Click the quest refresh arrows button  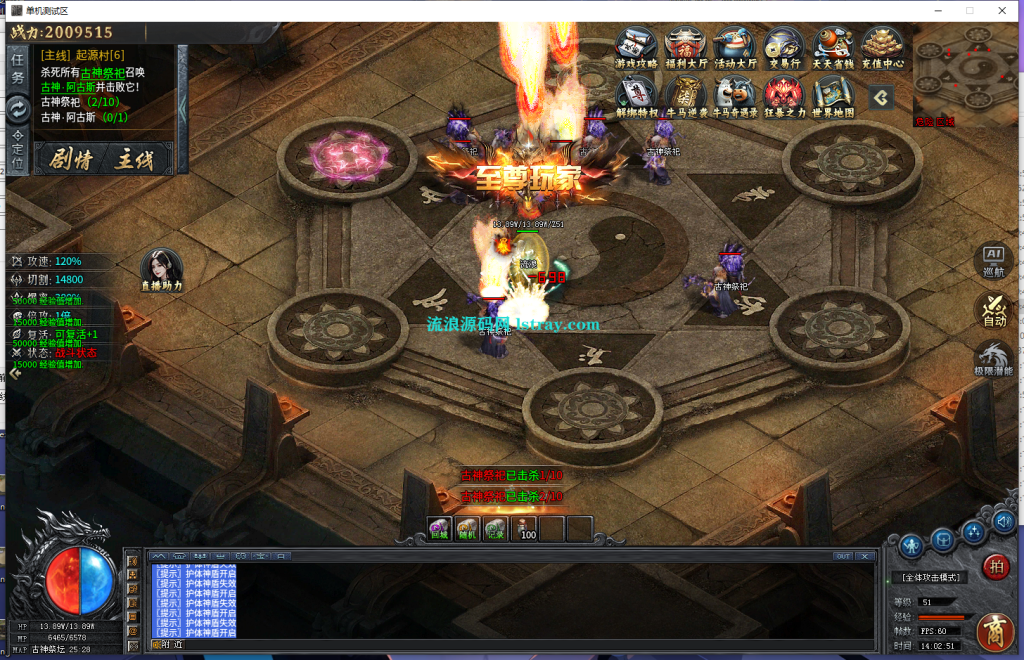(18, 108)
